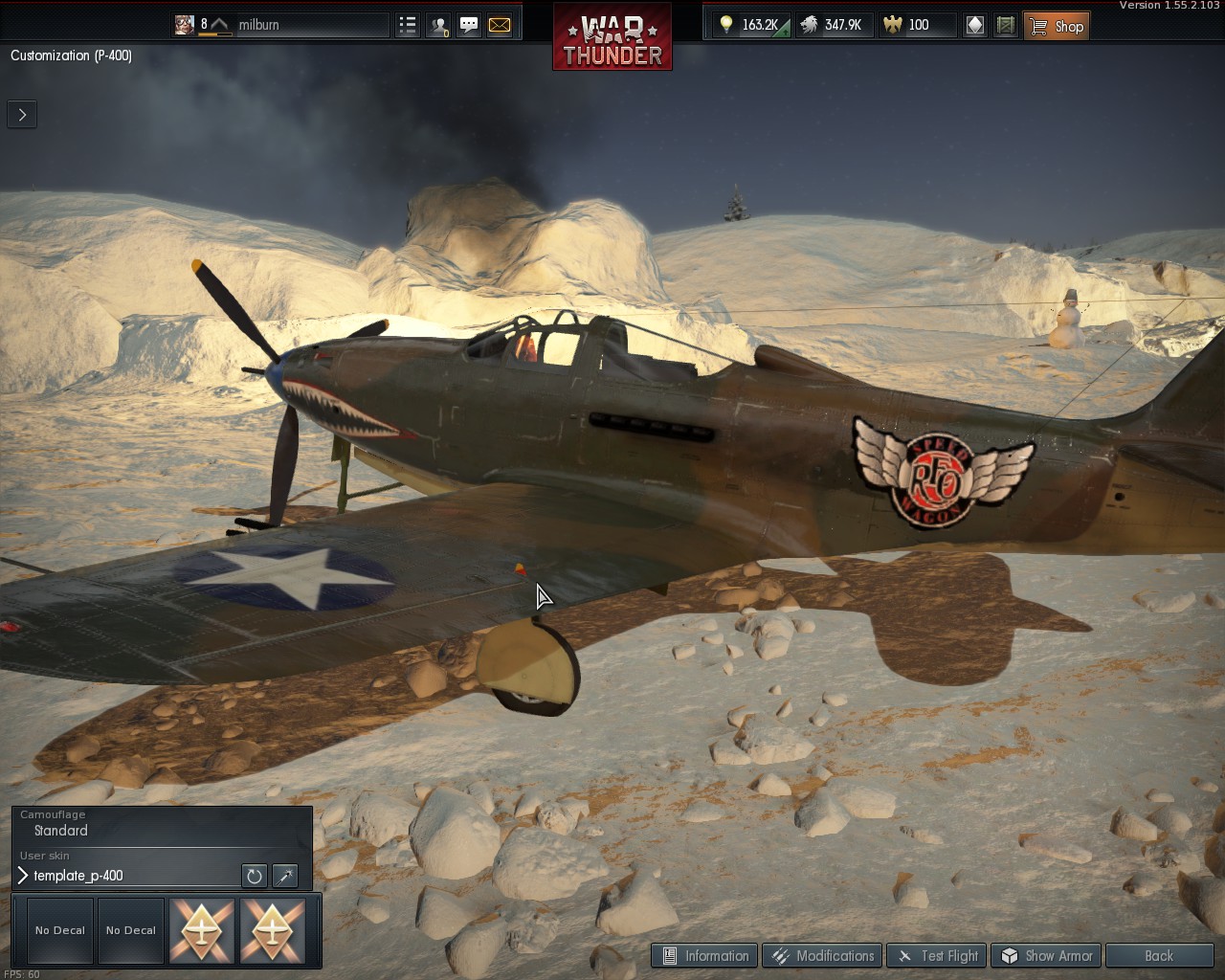Open the mail envelope inbox

pyautogui.click(x=500, y=26)
